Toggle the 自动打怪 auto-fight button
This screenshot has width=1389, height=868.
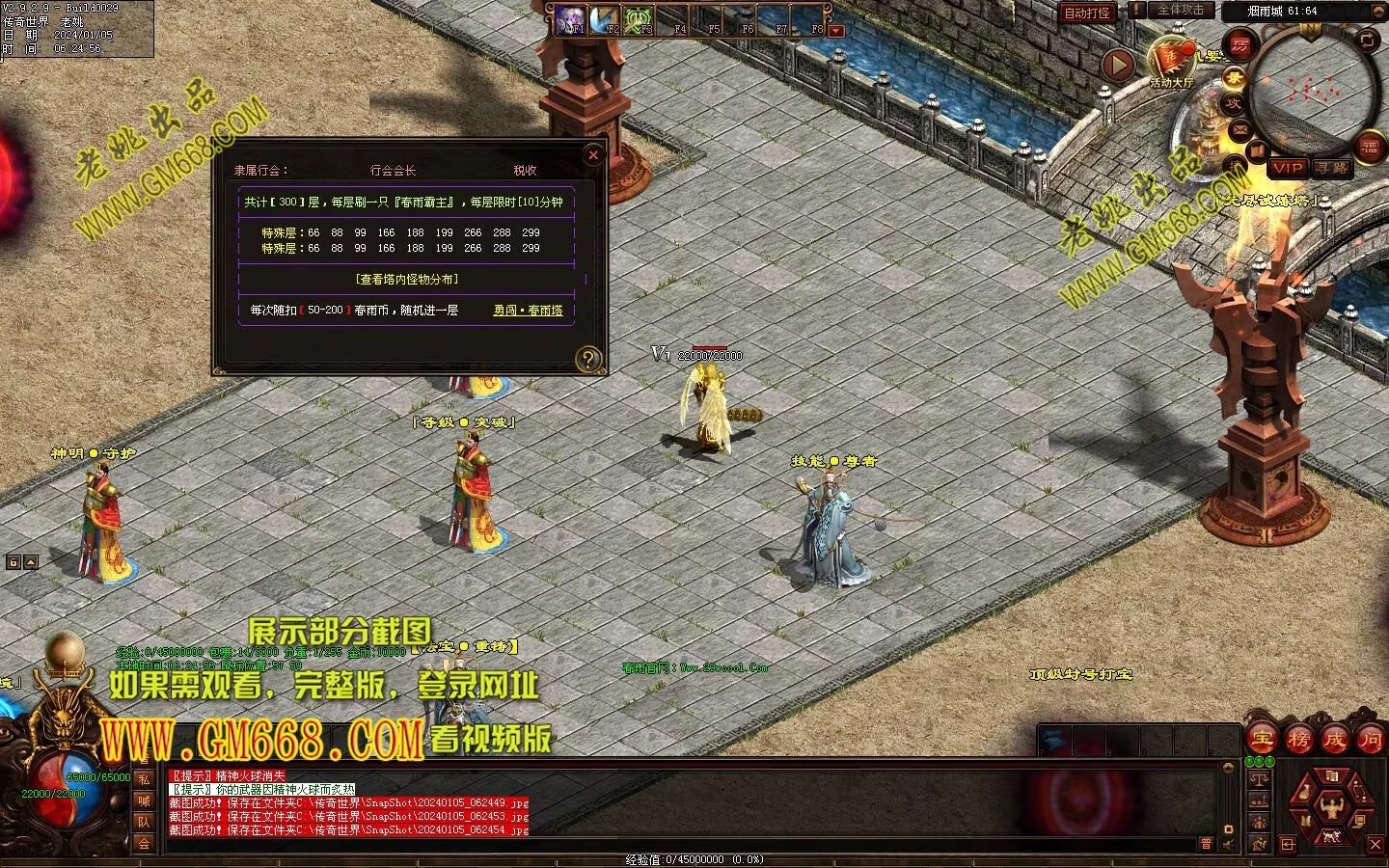(1087, 13)
